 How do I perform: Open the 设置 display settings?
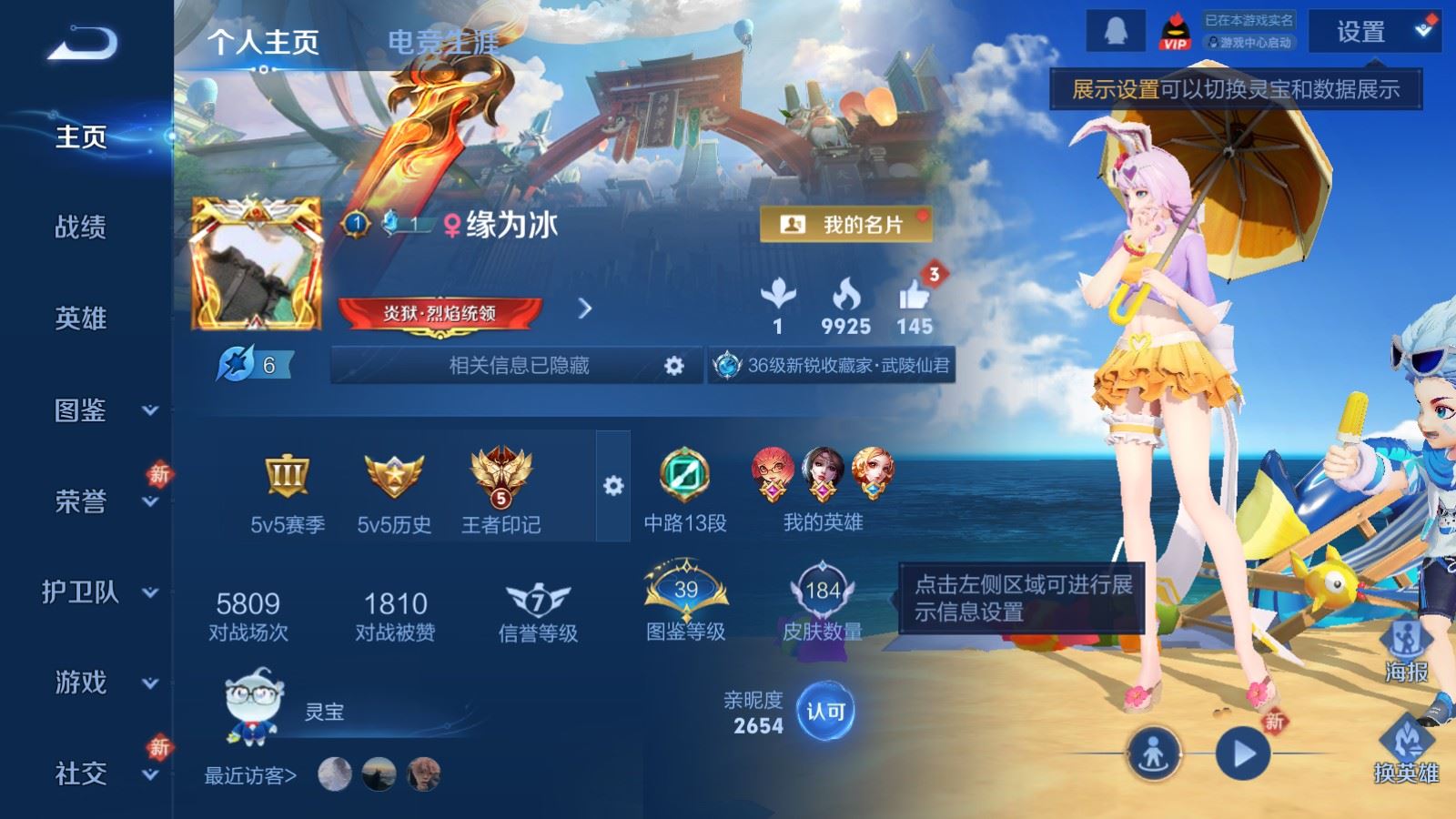point(1372,32)
